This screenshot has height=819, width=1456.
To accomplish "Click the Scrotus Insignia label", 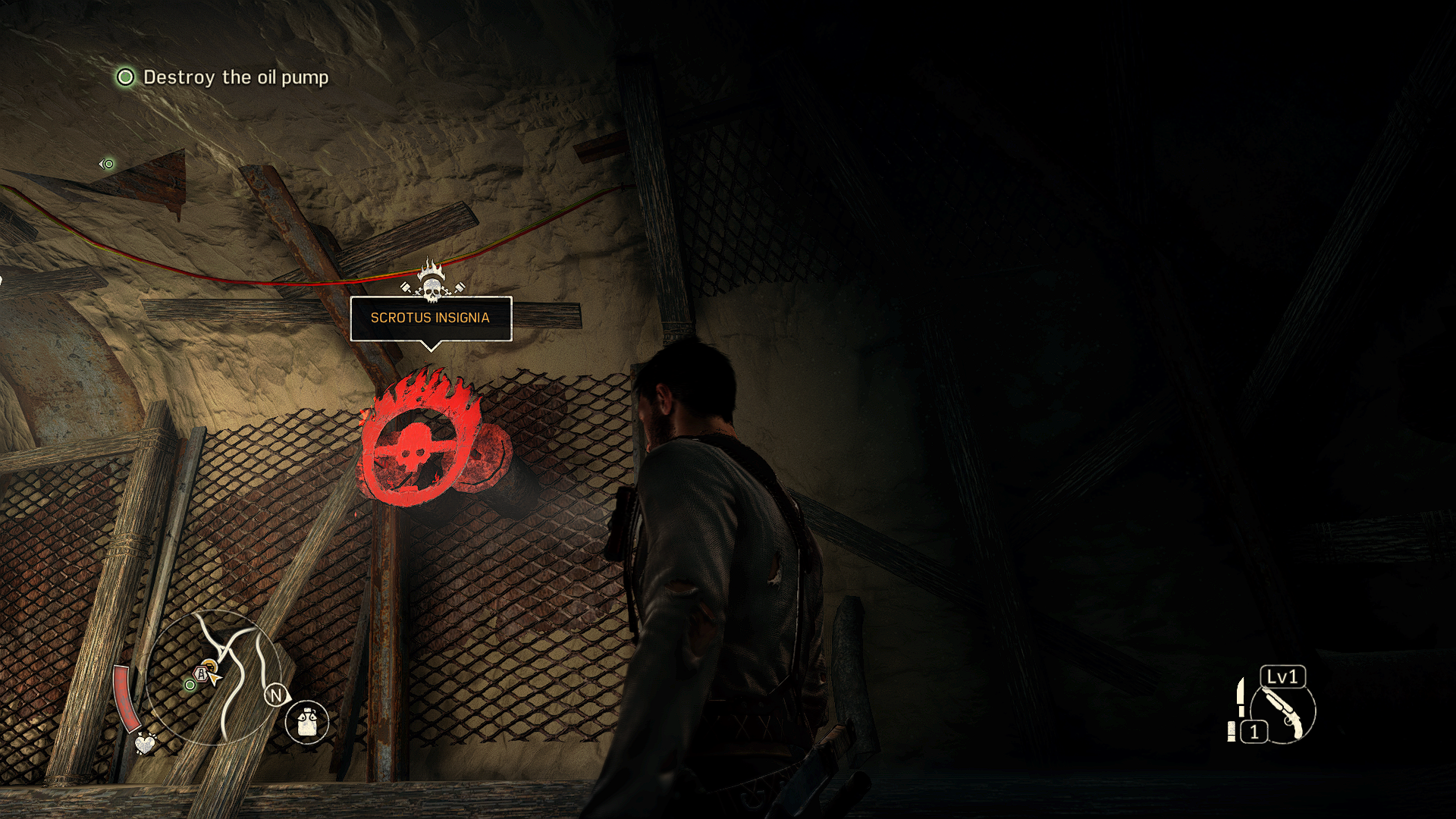I will (430, 318).
